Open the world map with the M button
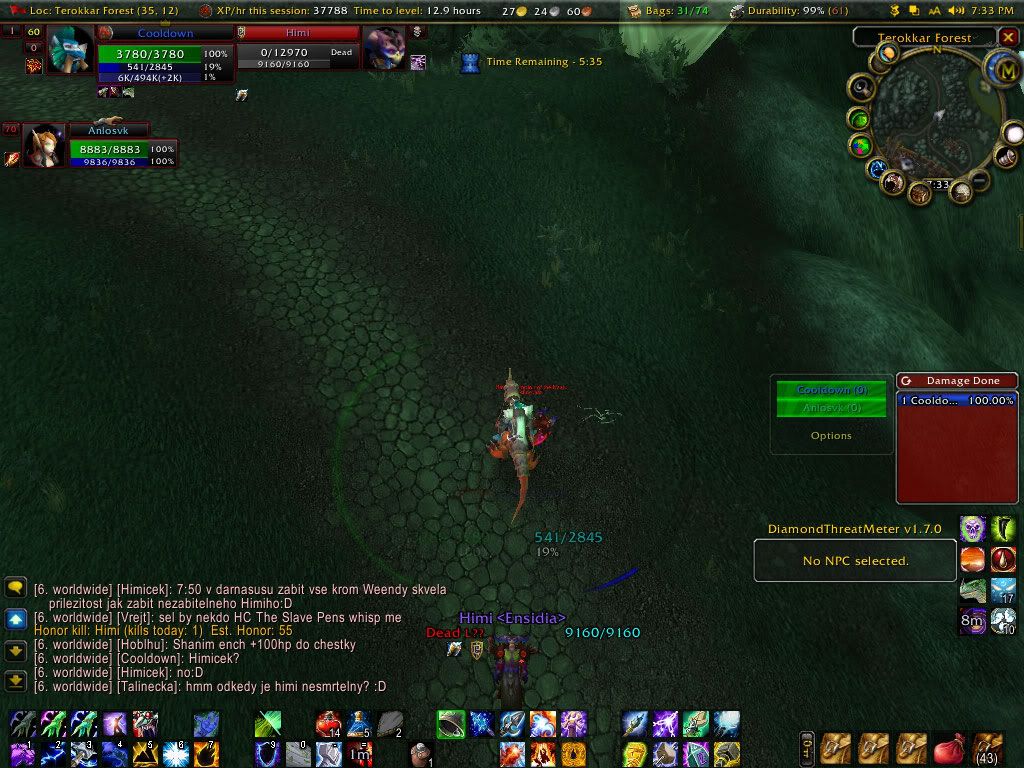Image resolution: width=1024 pixels, height=768 pixels. [1001, 69]
